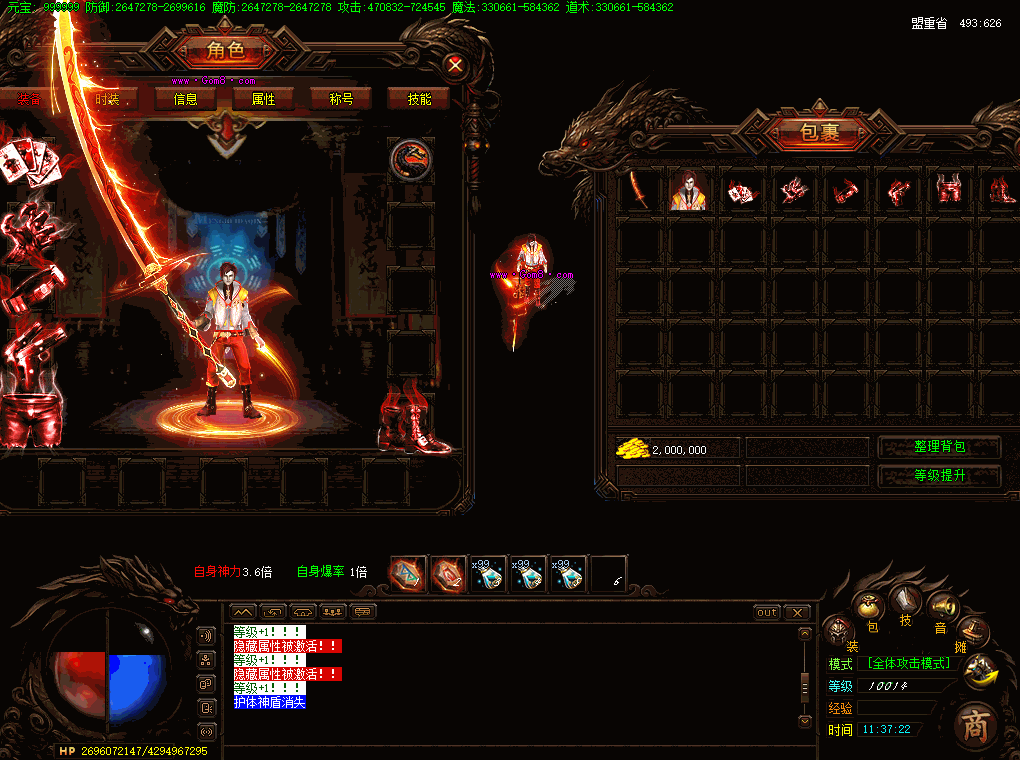Open the 商 shop button
1020x760 pixels.
[973, 725]
